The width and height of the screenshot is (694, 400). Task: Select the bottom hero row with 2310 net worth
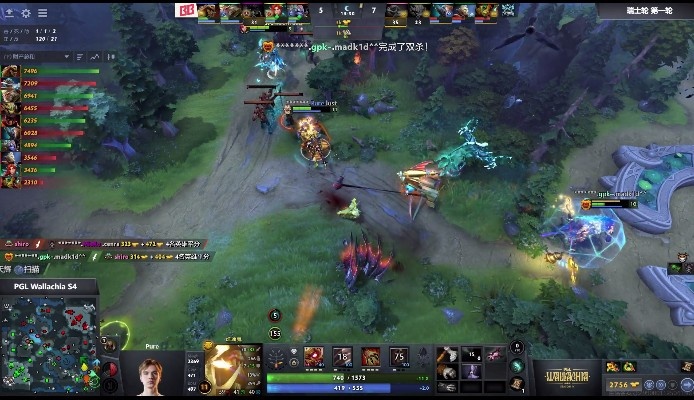[x=50, y=182]
